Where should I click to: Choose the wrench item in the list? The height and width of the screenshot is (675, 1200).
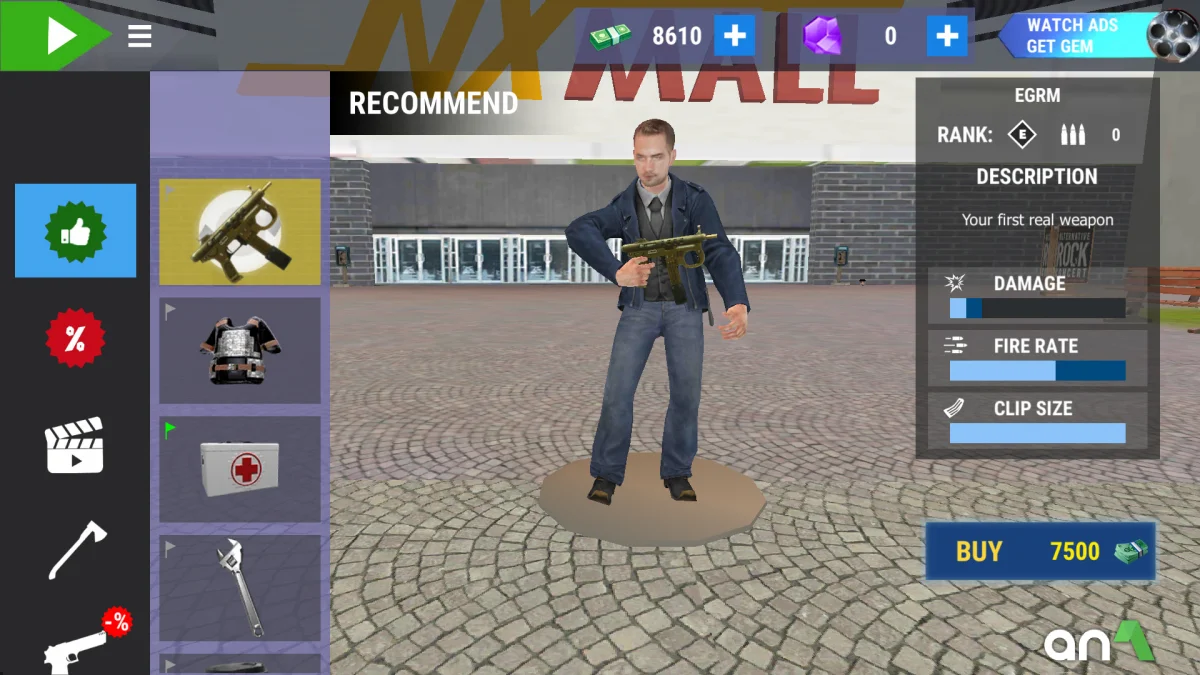240,588
